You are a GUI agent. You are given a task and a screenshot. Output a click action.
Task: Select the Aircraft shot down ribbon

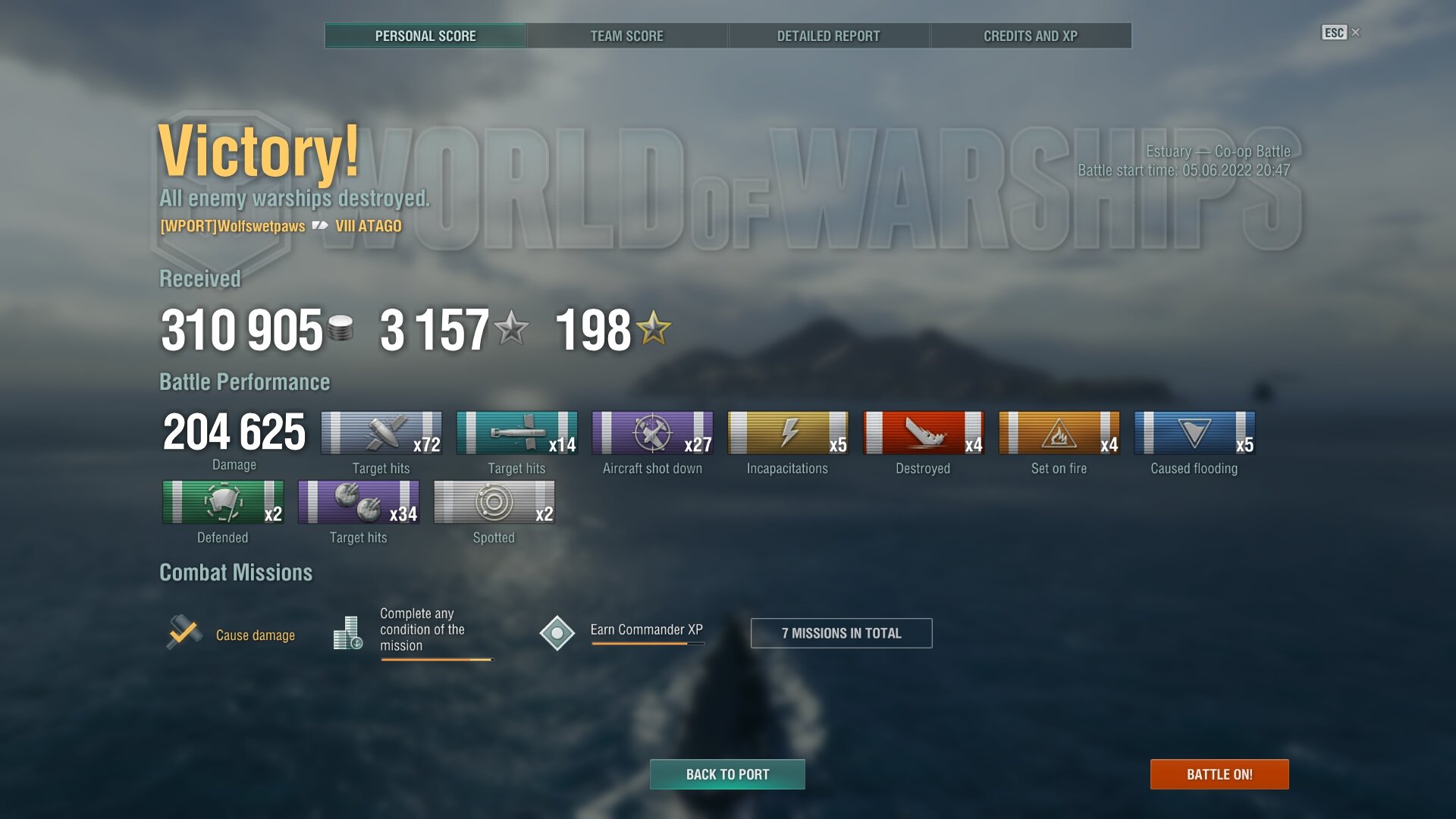click(x=652, y=433)
